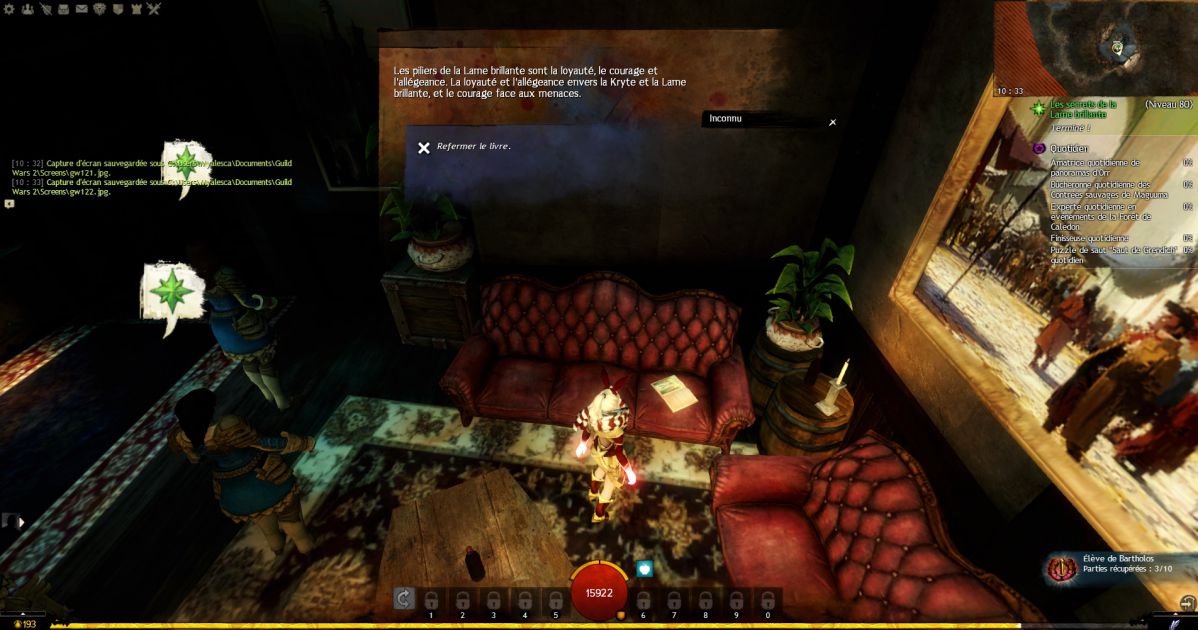The image size is (1198, 630).
Task: Click the weapon swap arrow button
Action: 403,598
